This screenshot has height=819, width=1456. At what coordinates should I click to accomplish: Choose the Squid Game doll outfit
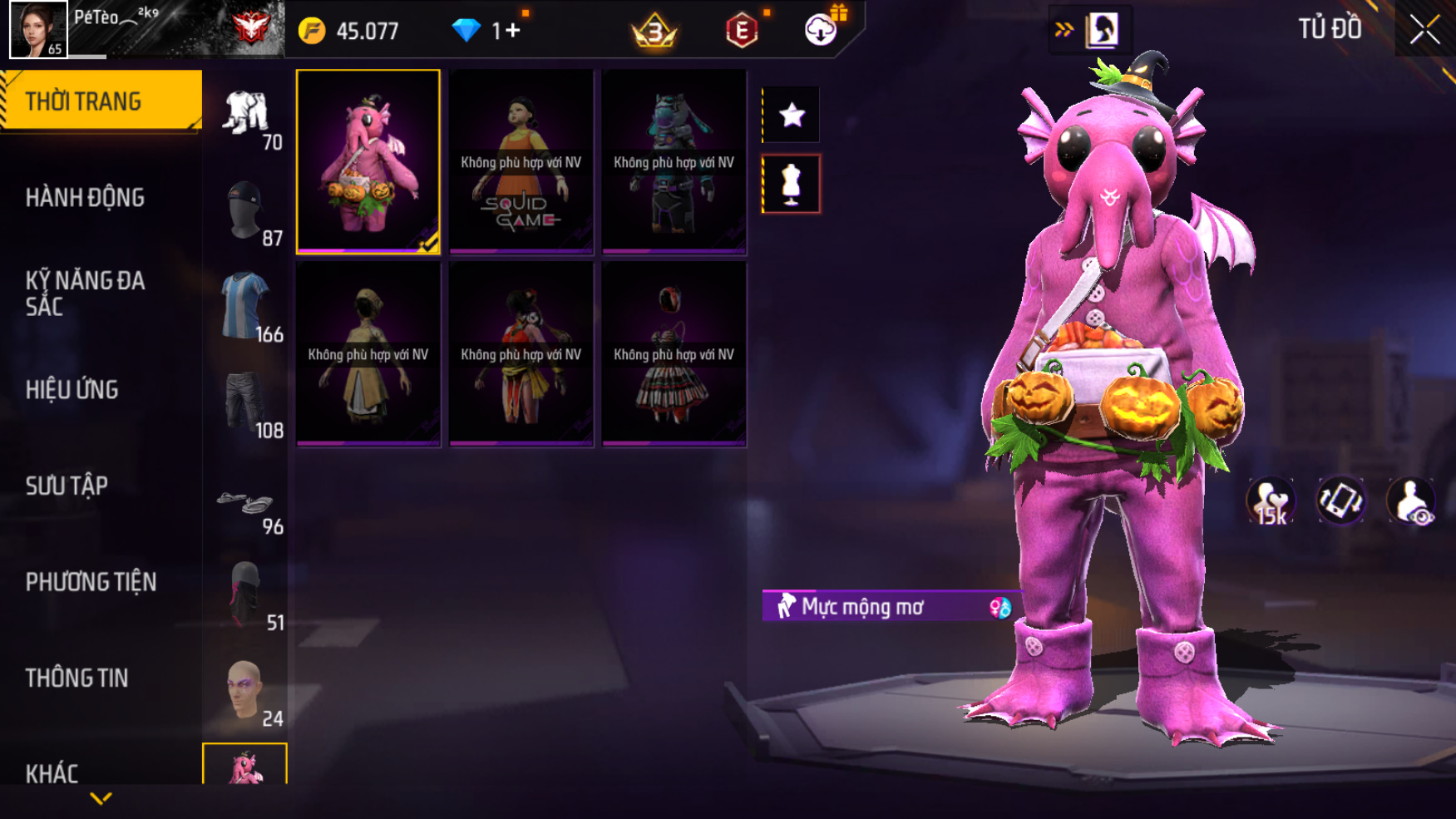pyautogui.click(x=521, y=161)
